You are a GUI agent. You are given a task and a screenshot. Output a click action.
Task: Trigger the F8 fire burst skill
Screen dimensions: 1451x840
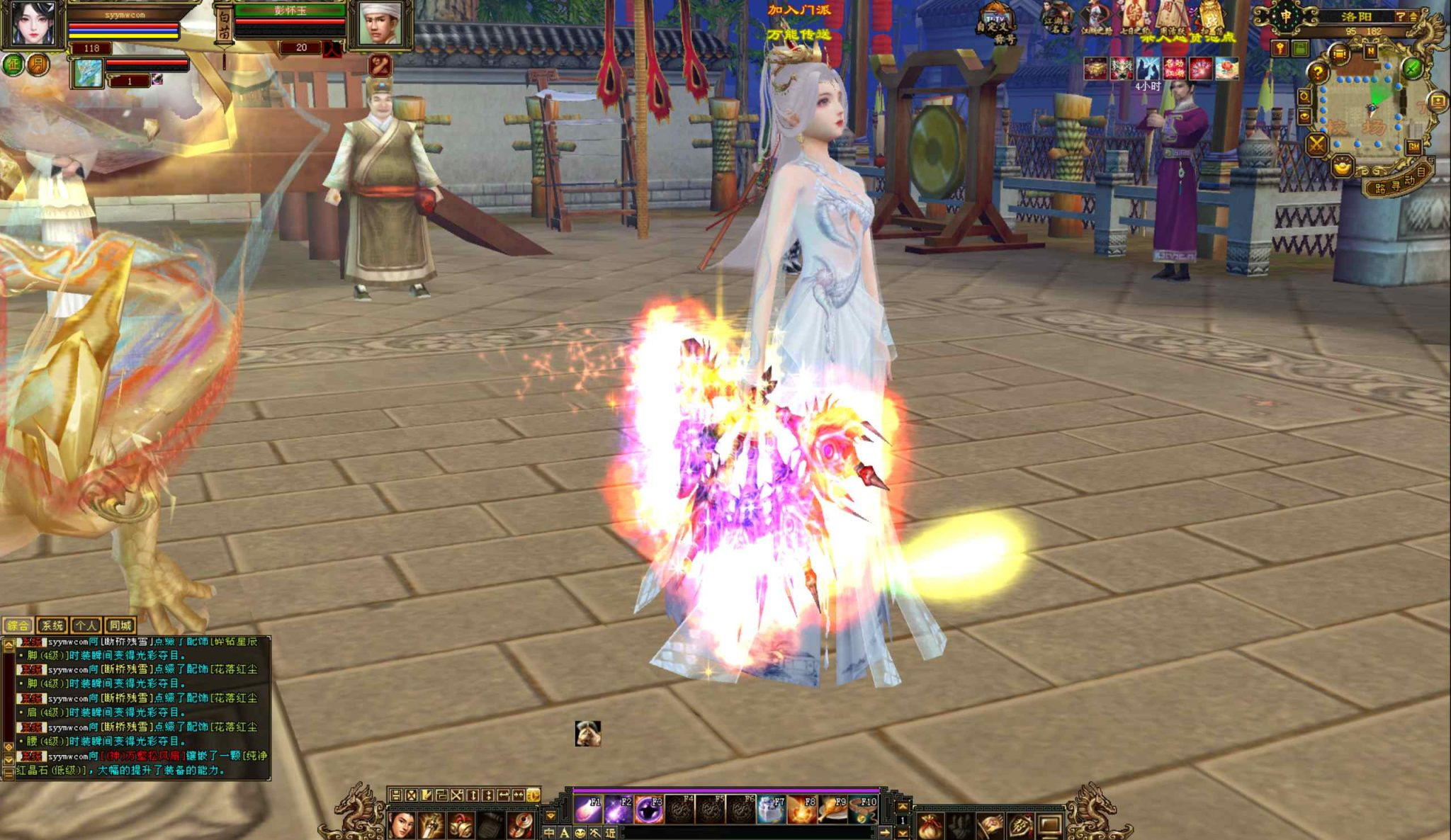801,808
